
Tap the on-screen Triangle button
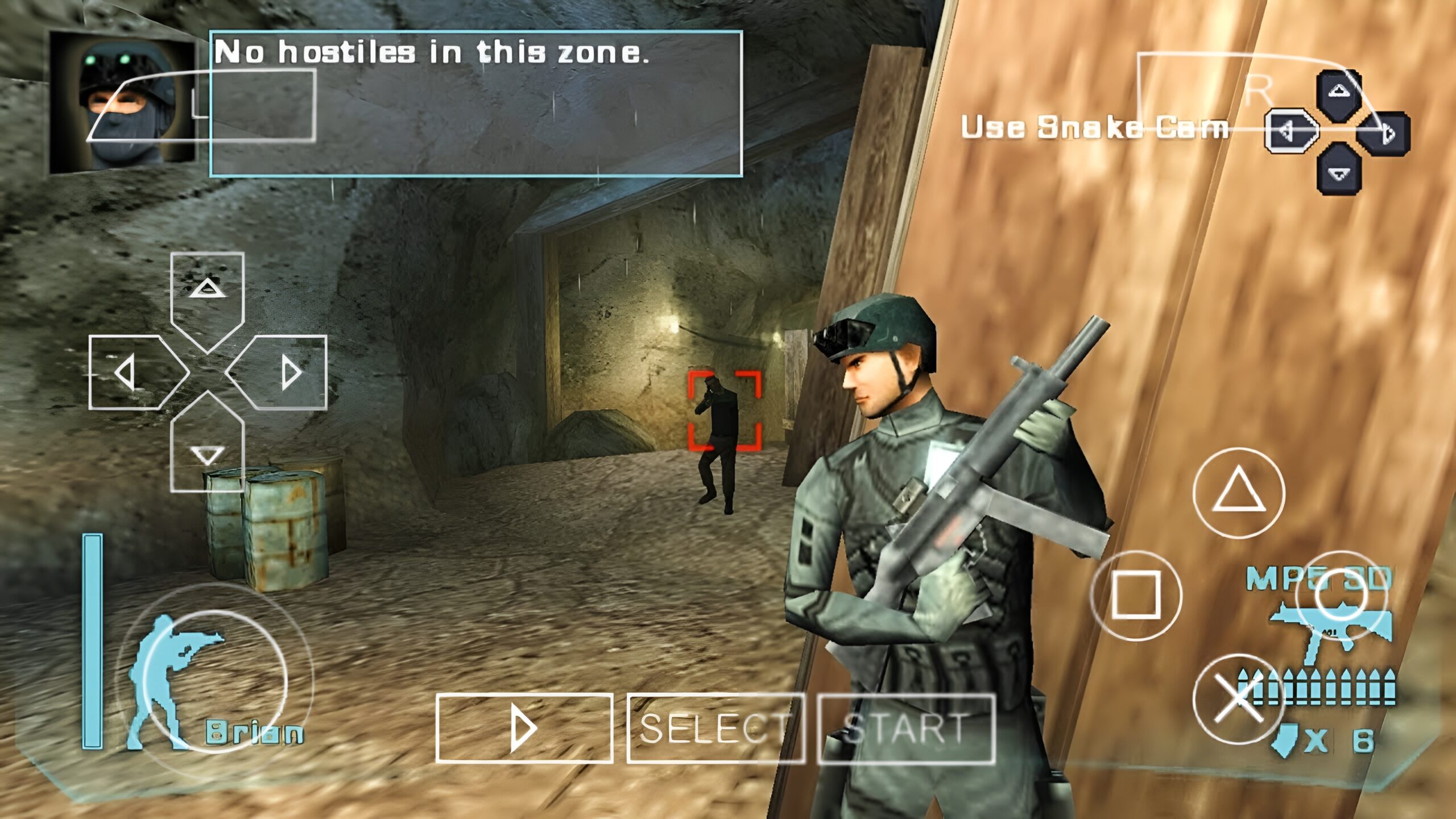click(x=1238, y=493)
